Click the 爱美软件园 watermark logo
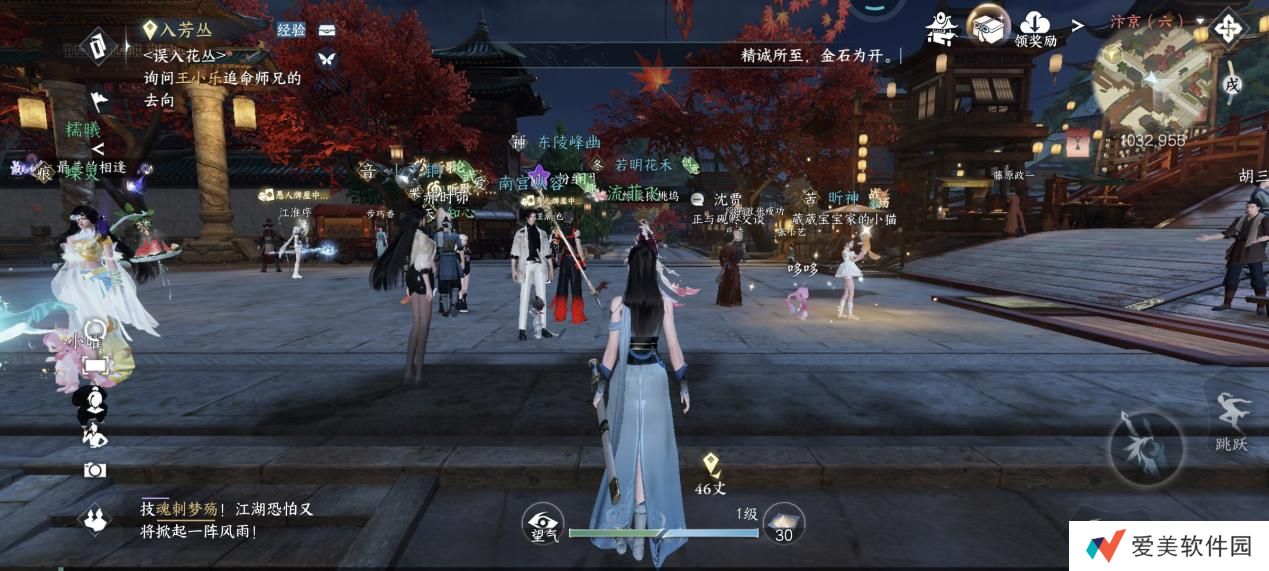The width and height of the screenshot is (1269, 571). coord(1169,546)
